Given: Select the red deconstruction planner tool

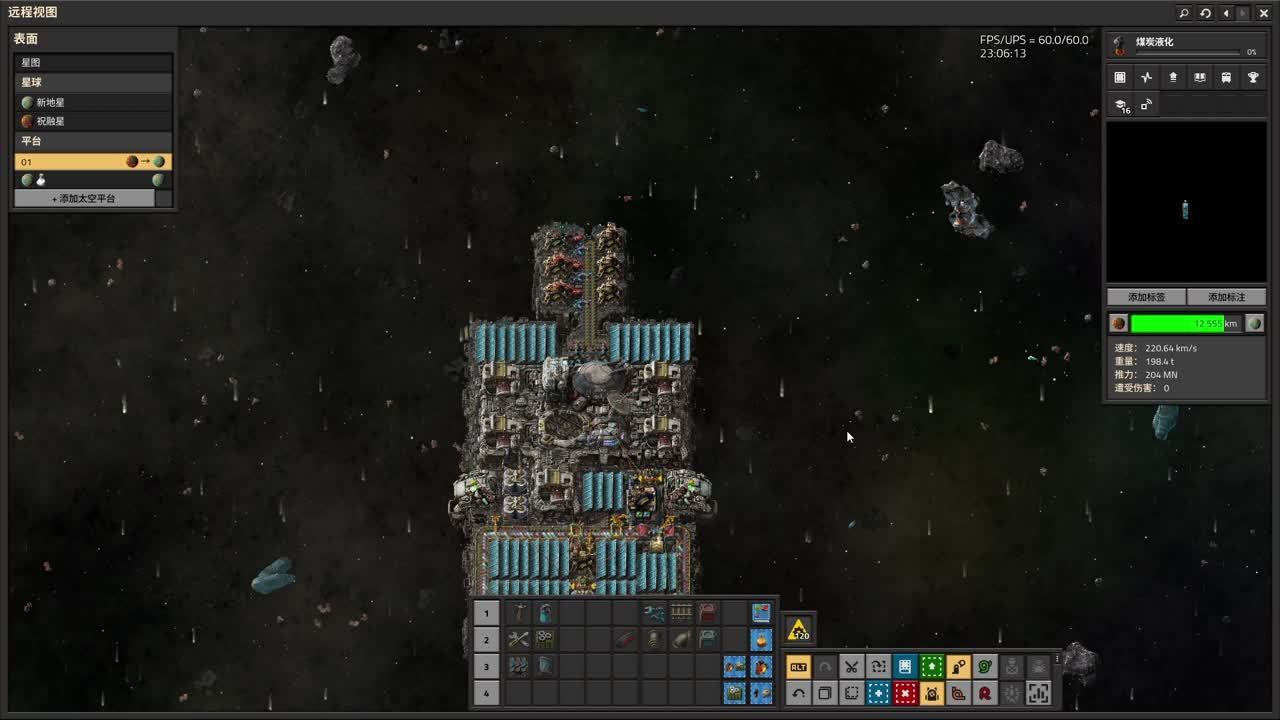Looking at the screenshot, I should (905, 693).
